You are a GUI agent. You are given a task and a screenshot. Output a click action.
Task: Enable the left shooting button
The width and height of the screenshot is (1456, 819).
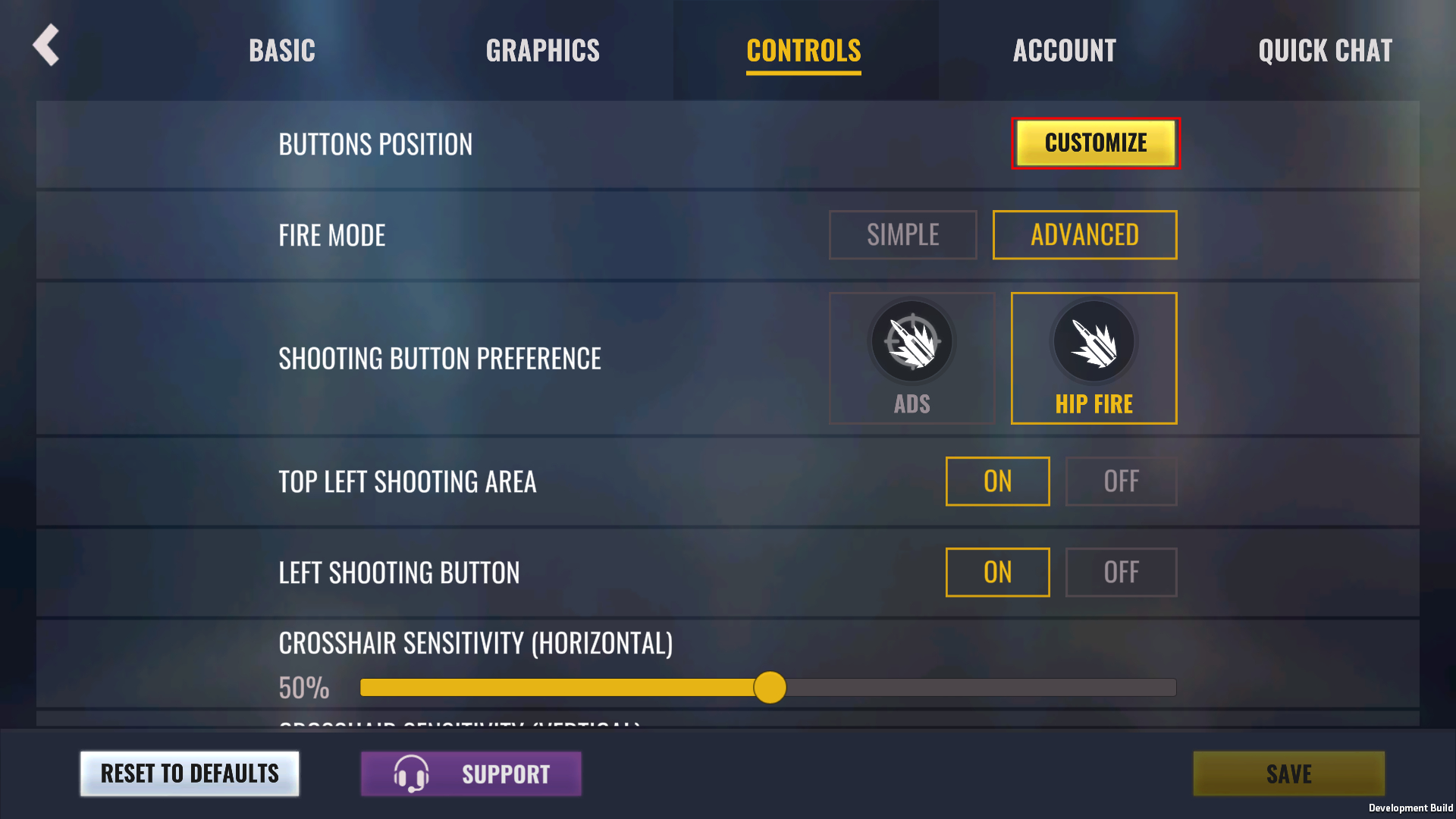997,573
